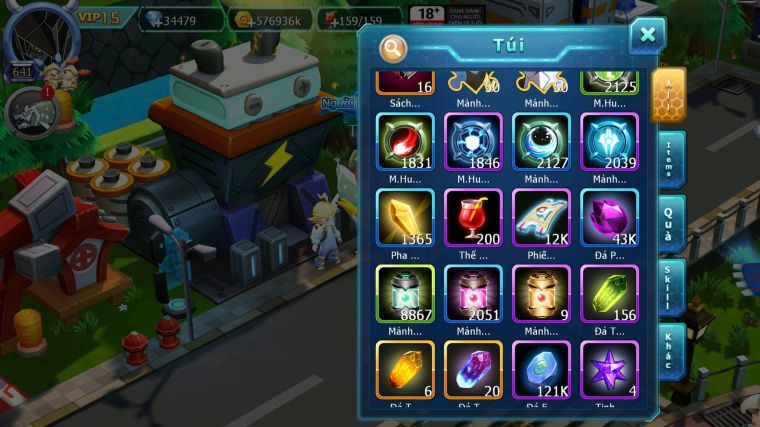Select the orange honeycomb All tab
This screenshot has width=760, height=427.
click(x=667, y=95)
